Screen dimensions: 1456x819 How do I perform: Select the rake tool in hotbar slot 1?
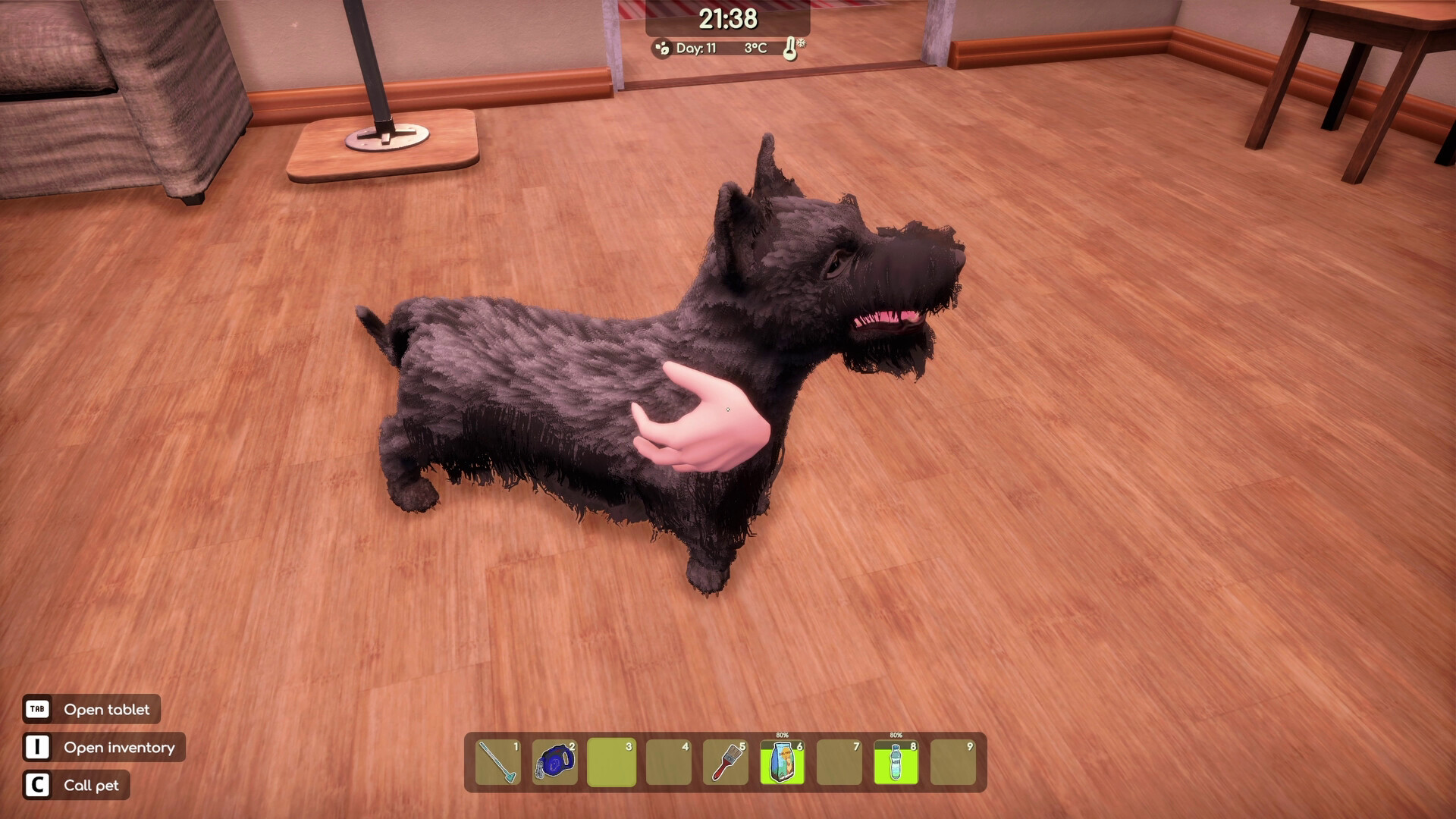coord(498,763)
